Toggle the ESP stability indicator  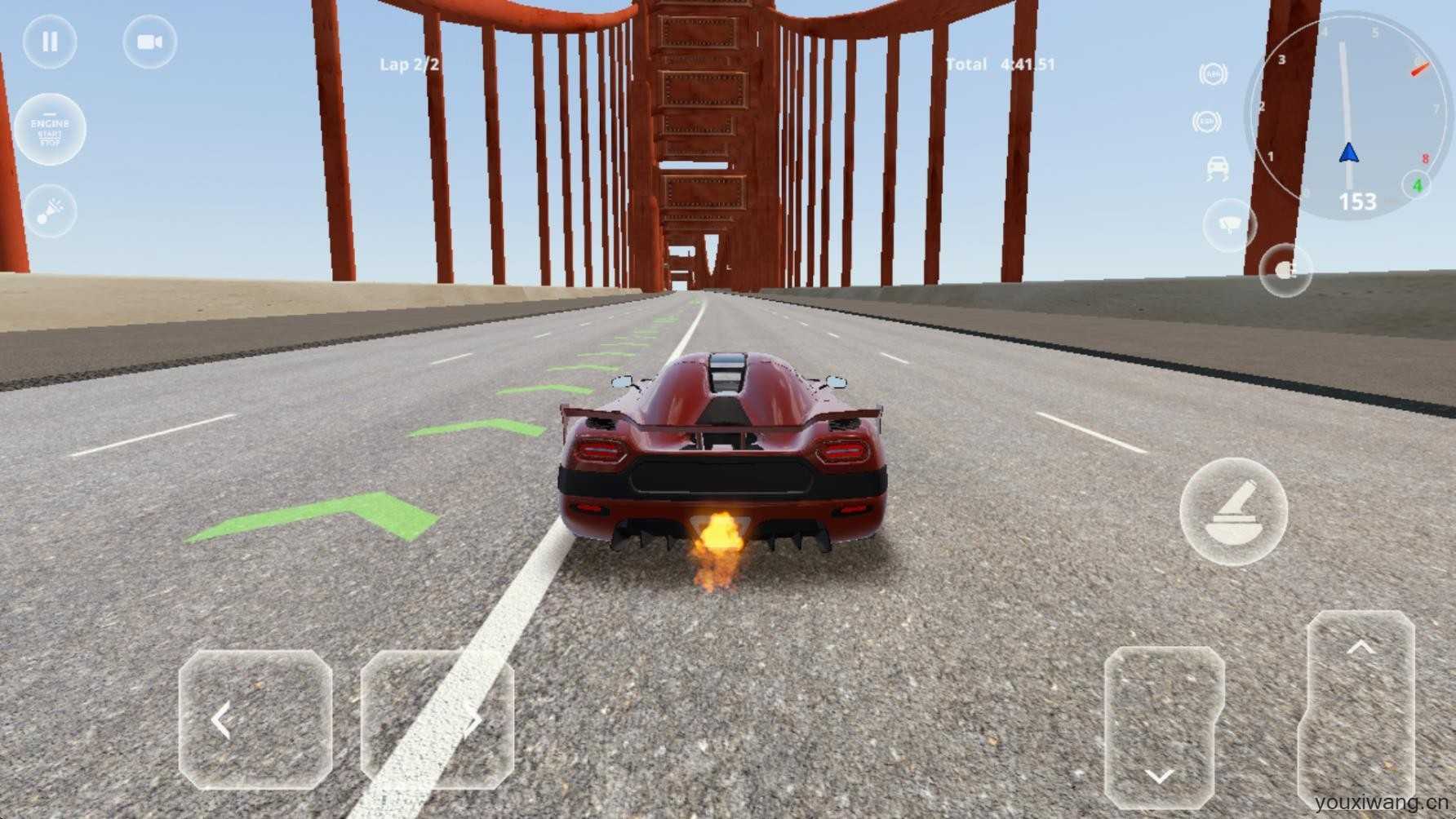click(x=1206, y=122)
